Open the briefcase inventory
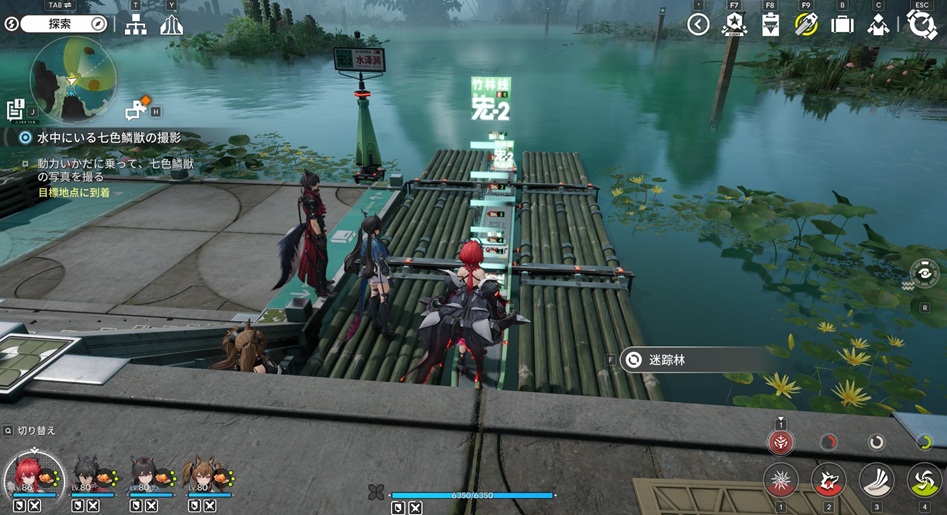The image size is (947, 515). pyautogui.click(x=842, y=25)
